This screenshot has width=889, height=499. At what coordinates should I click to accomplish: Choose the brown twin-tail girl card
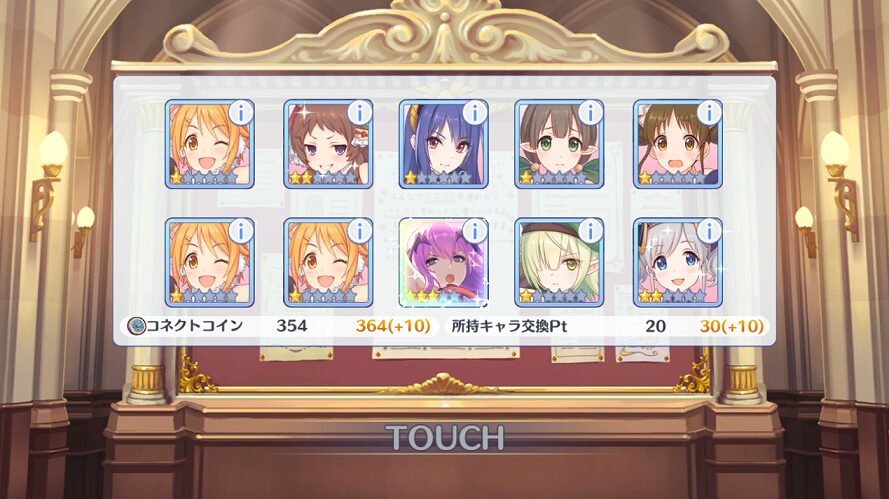[x=675, y=147]
